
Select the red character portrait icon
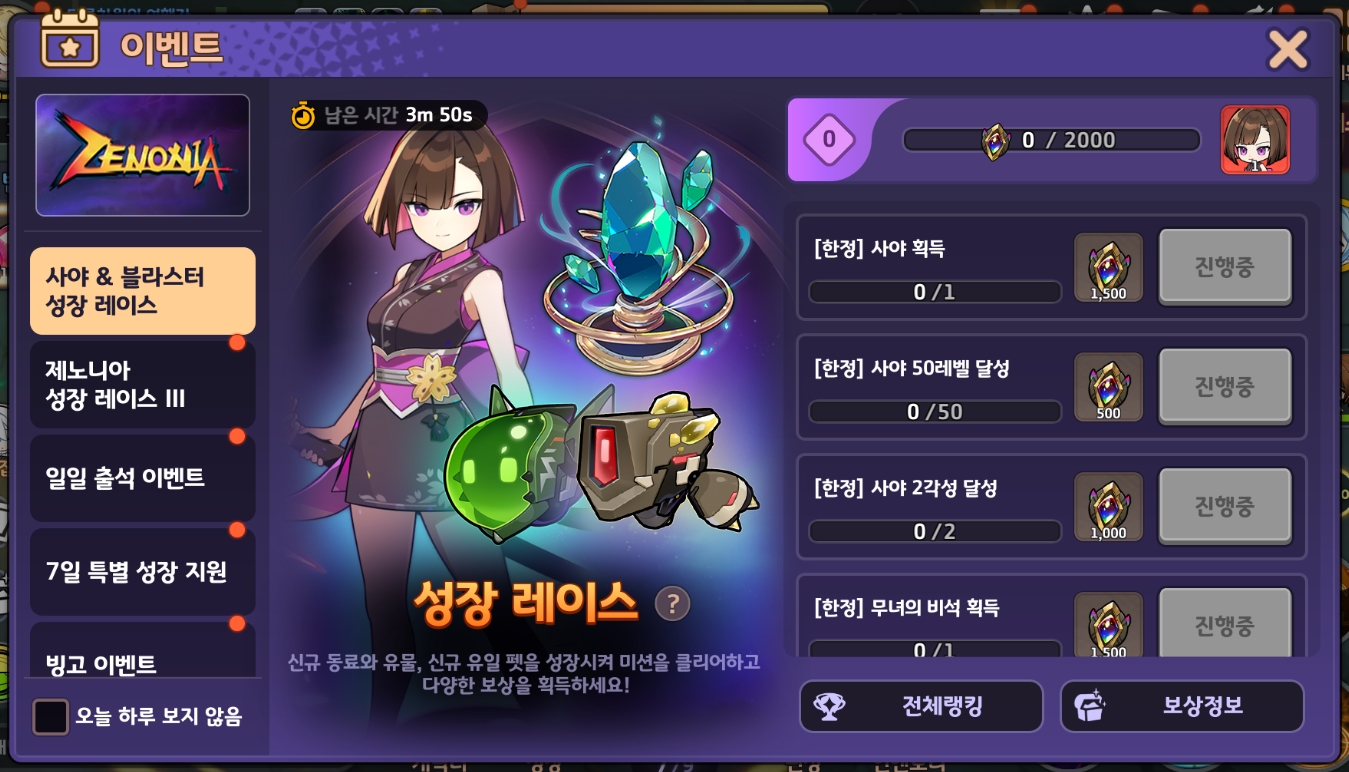coord(1255,140)
